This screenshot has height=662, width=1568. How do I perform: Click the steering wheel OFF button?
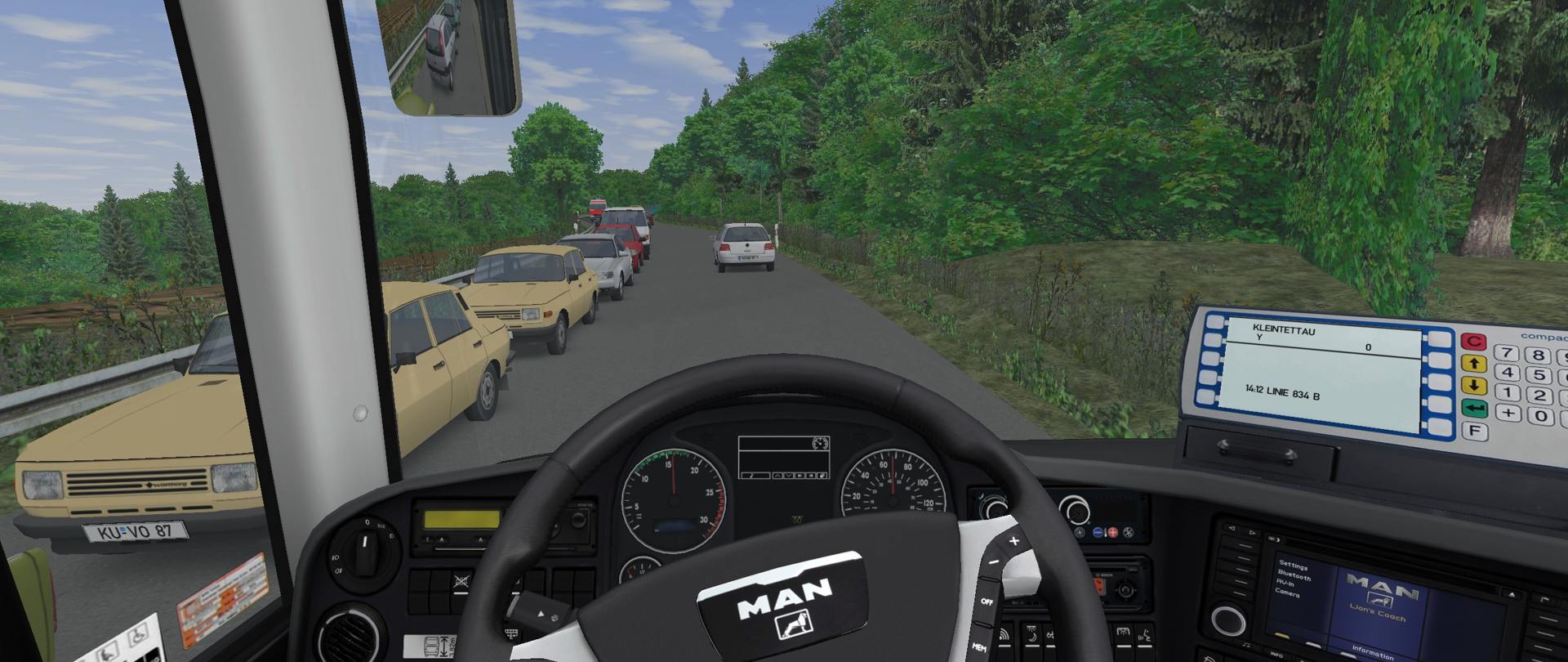[986, 602]
